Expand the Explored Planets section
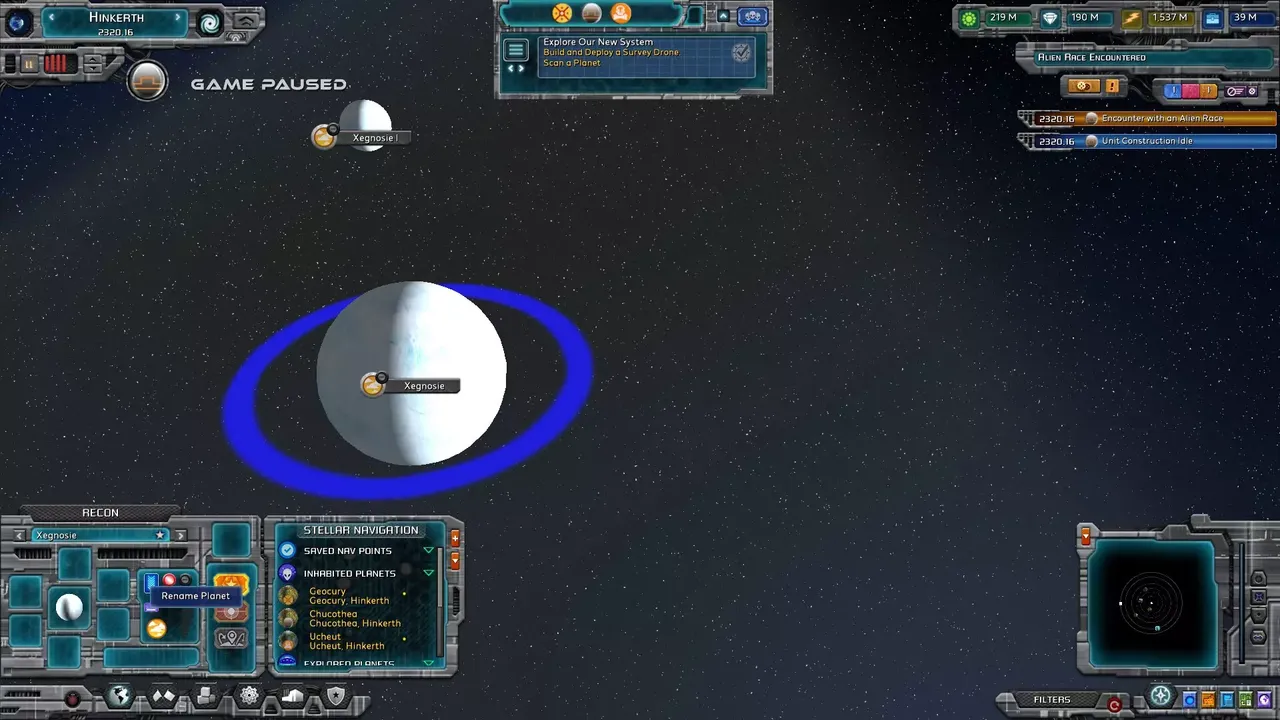This screenshot has height=720, width=1280. pyautogui.click(x=429, y=664)
